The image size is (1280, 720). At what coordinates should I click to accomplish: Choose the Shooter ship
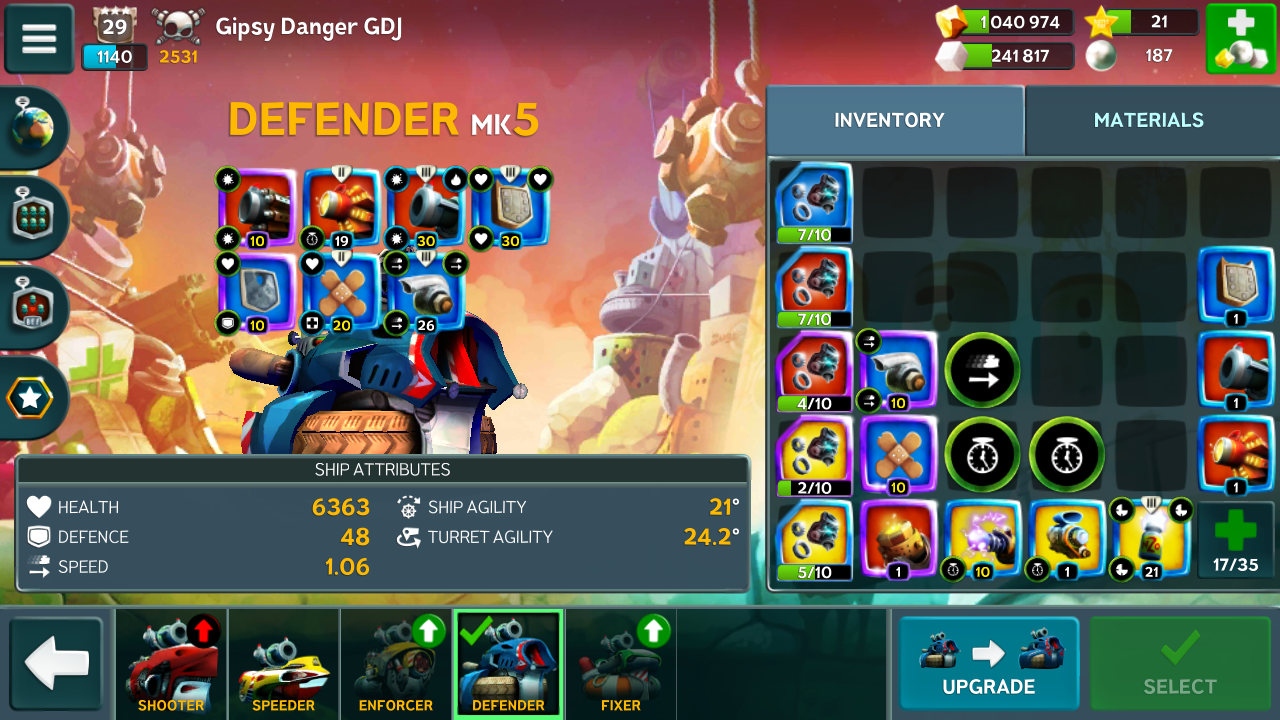171,663
